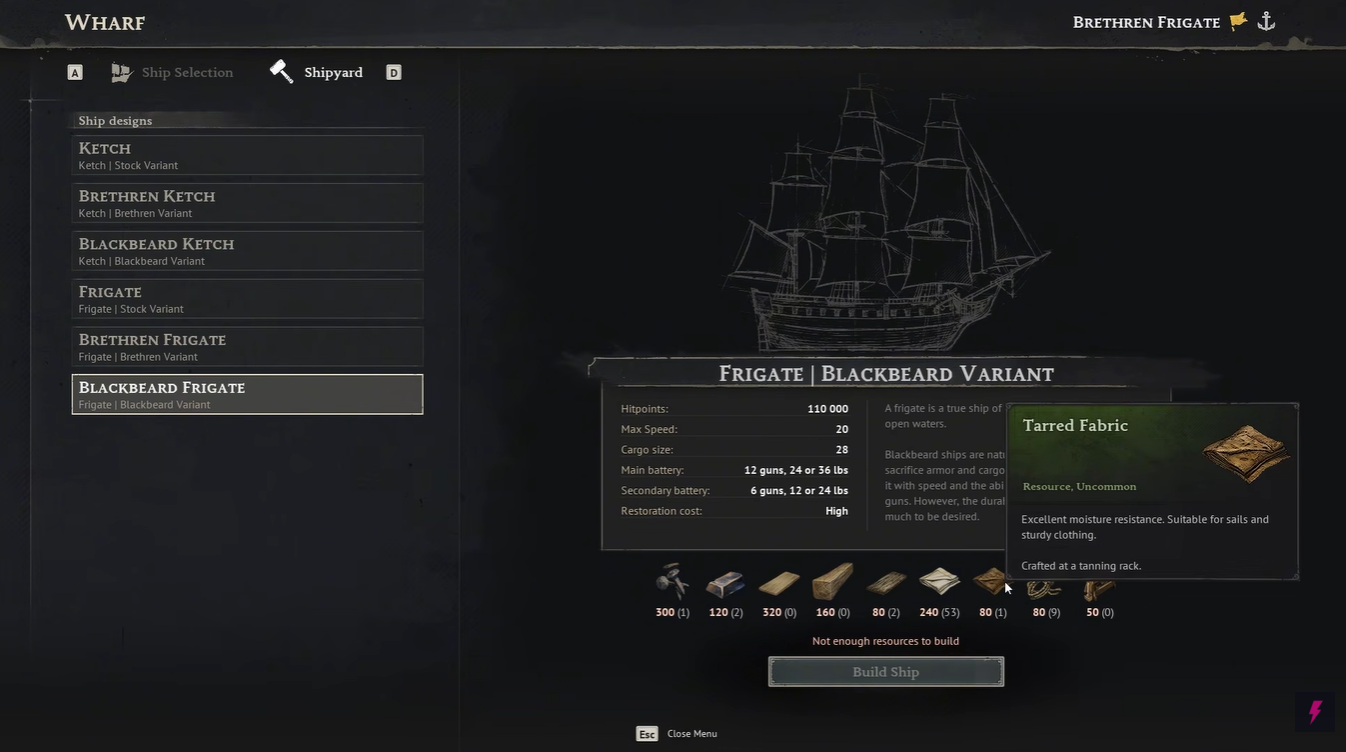The height and width of the screenshot is (752, 1346).
Task: Select the anchor icon in top right
Action: (x=1266, y=20)
